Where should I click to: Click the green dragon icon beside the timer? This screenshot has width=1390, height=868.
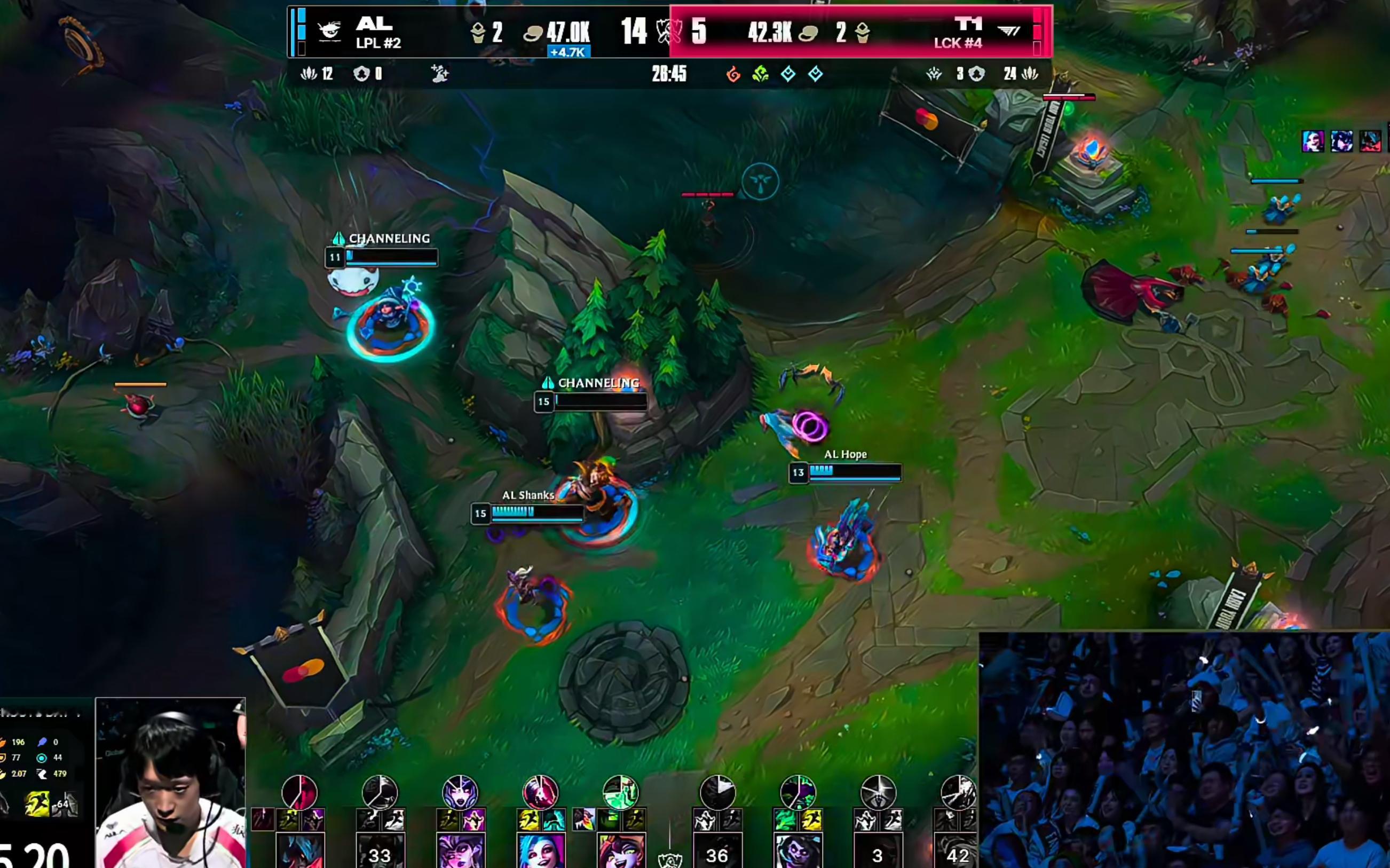click(761, 74)
